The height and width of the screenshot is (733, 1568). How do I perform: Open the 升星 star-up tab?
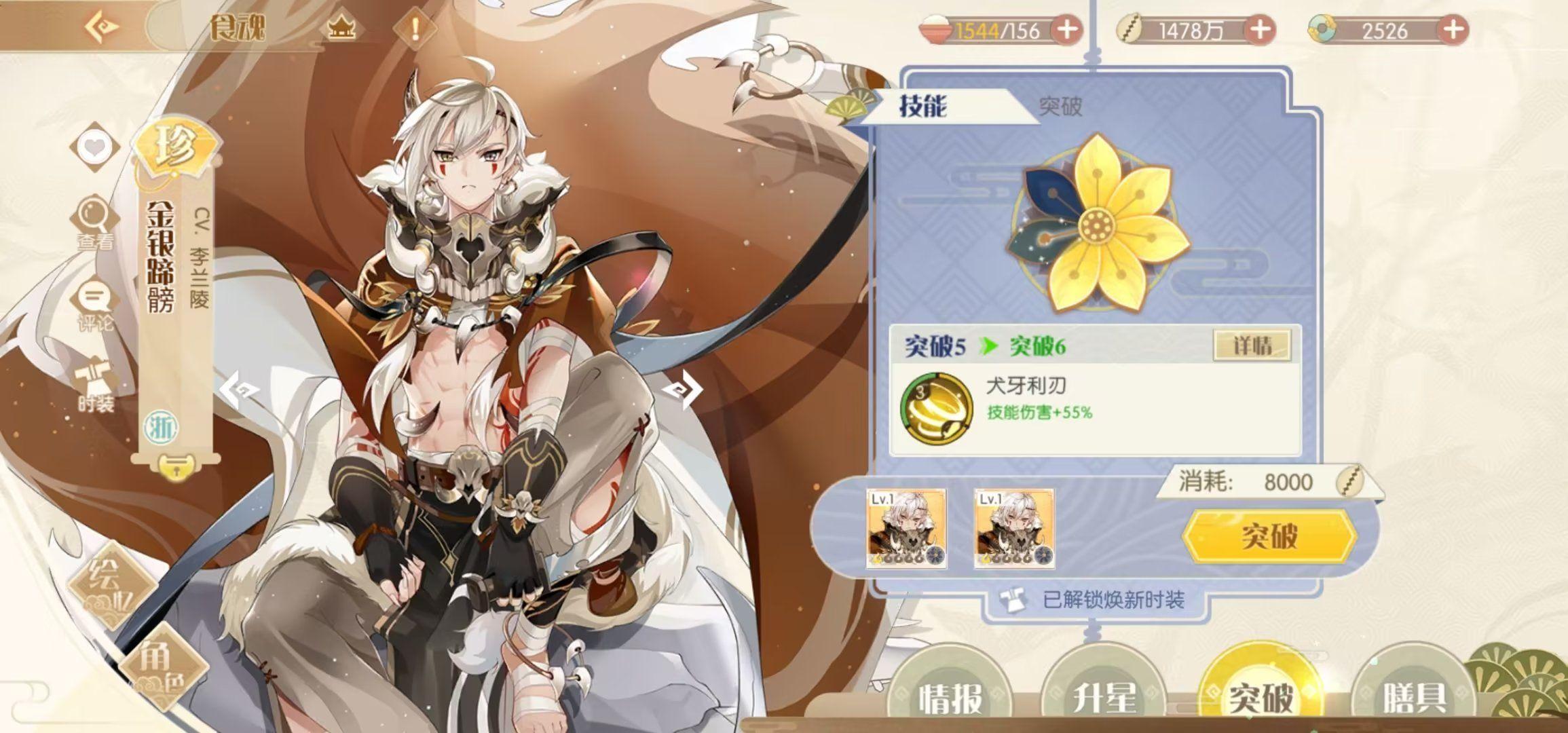(1104, 696)
